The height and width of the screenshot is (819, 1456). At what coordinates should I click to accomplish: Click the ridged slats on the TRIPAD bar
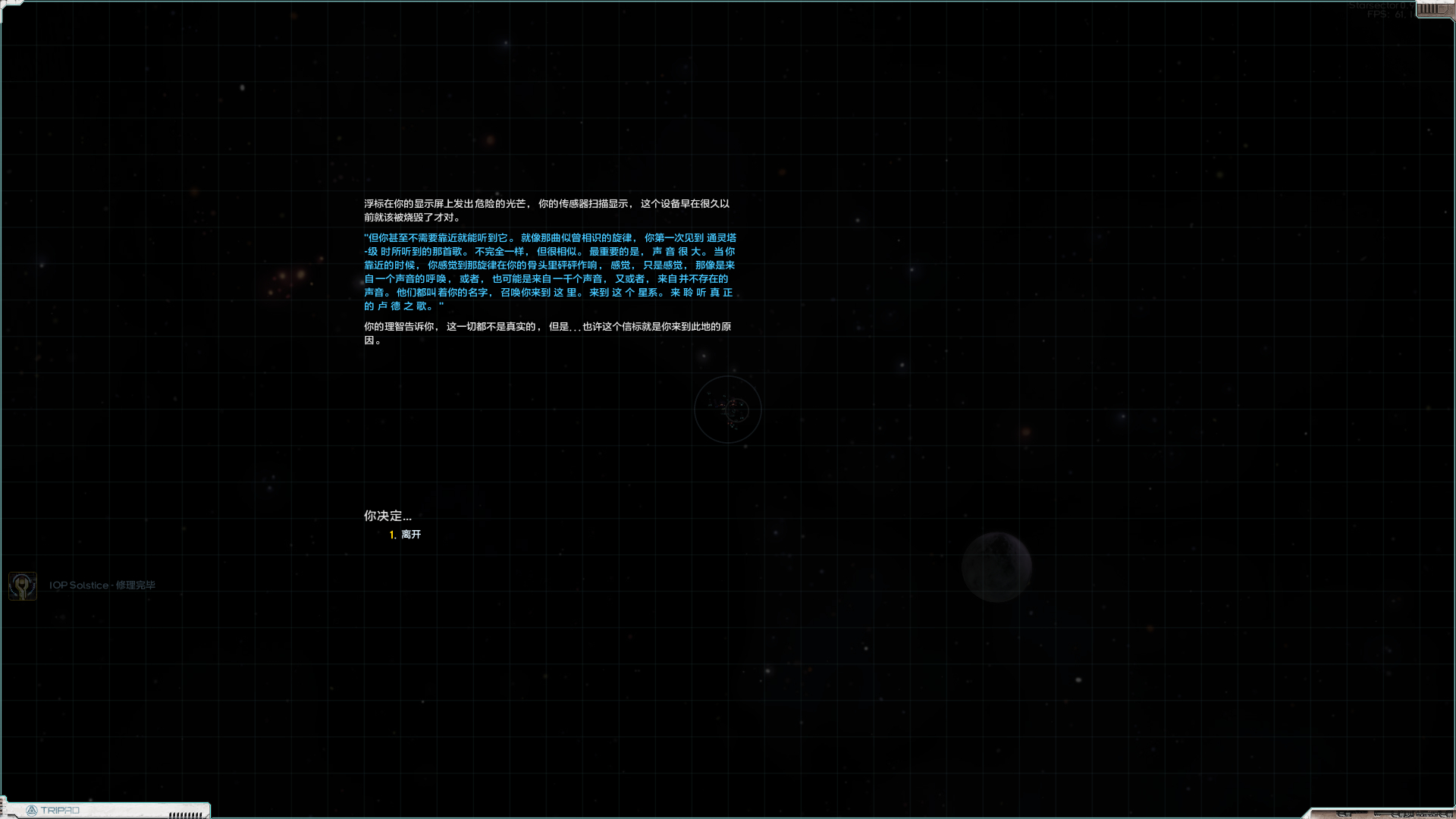pos(184,813)
